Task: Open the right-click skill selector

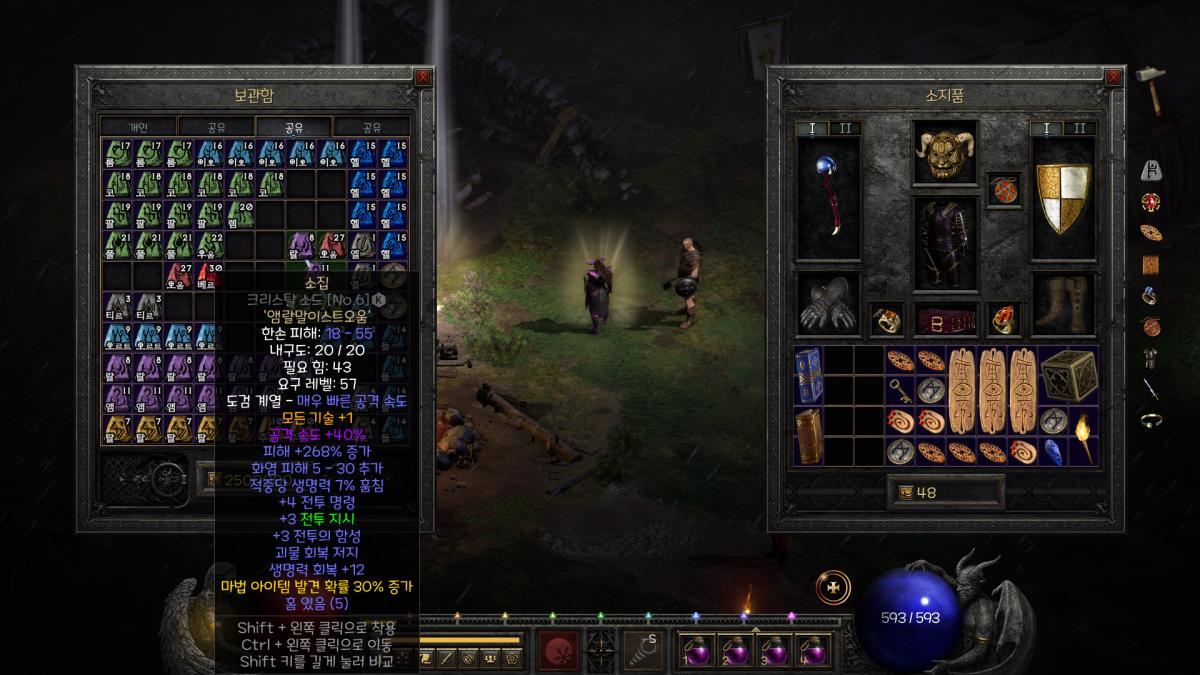Action: [643, 649]
